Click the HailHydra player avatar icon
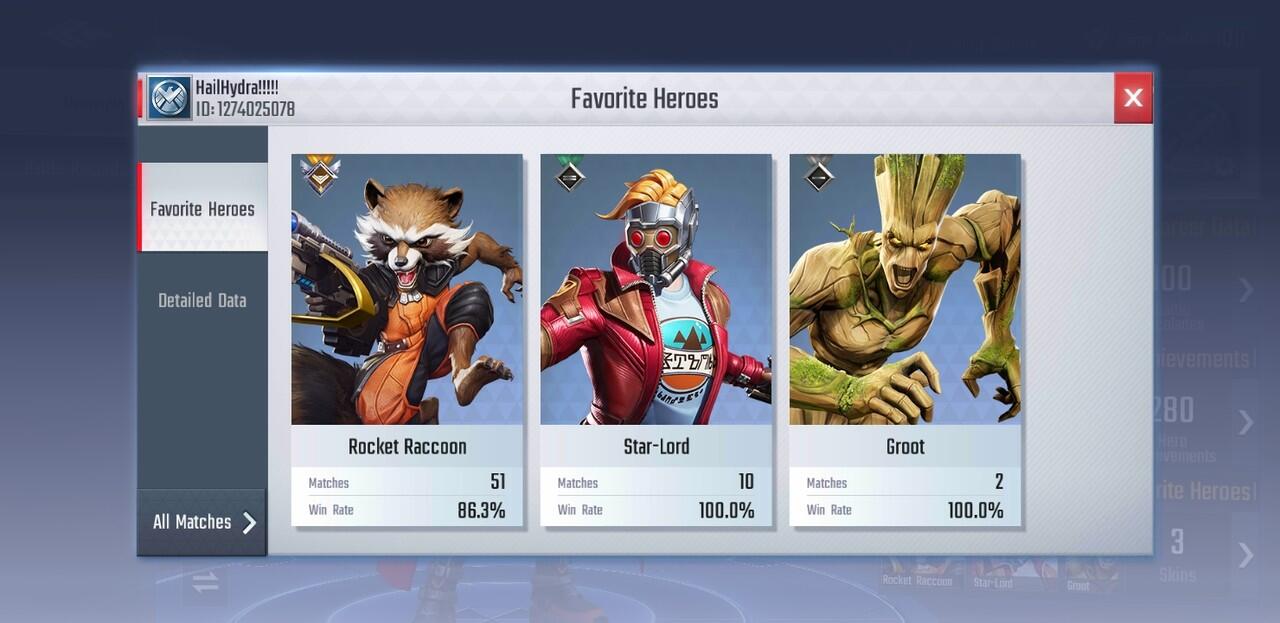Image resolution: width=1280 pixels, height=623 pixels. click(x=169, y=98)
